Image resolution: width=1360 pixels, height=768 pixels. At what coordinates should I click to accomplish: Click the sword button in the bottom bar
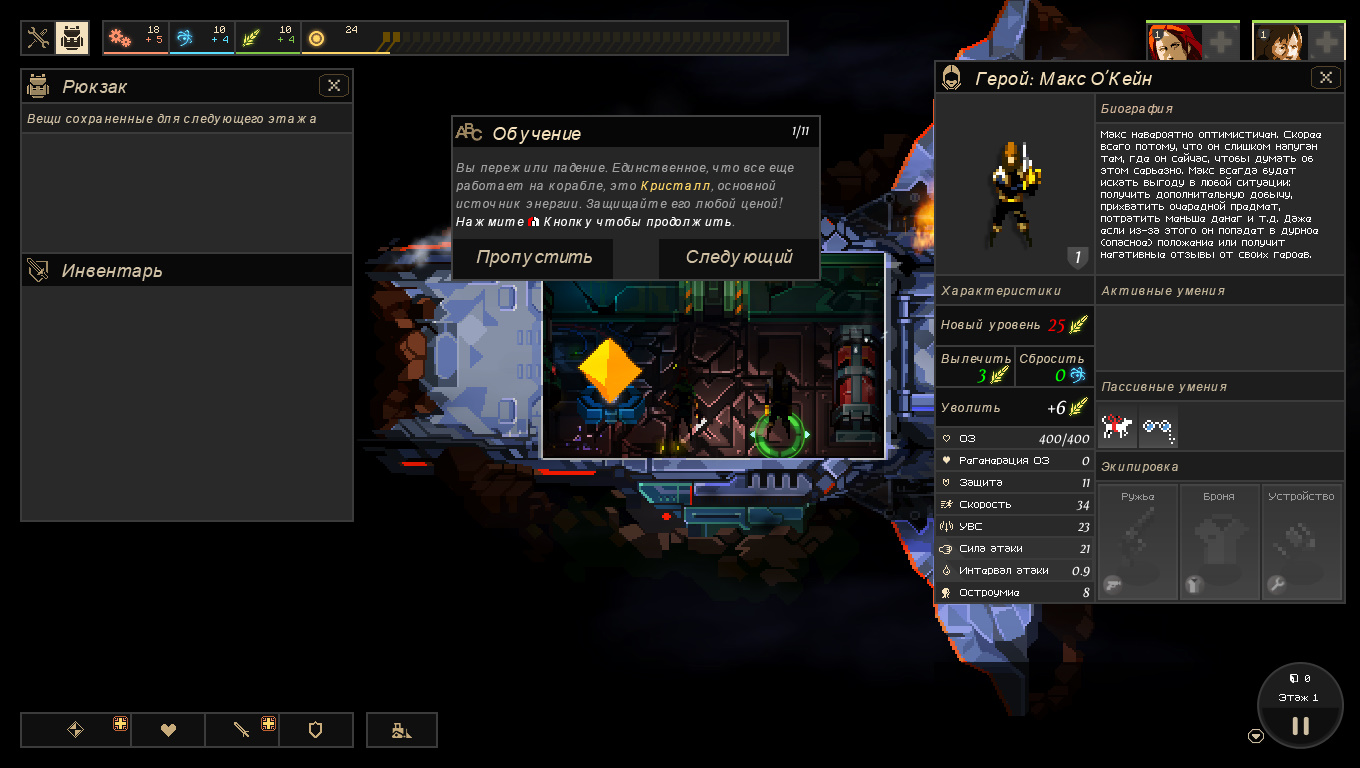[x=241, y=730]
